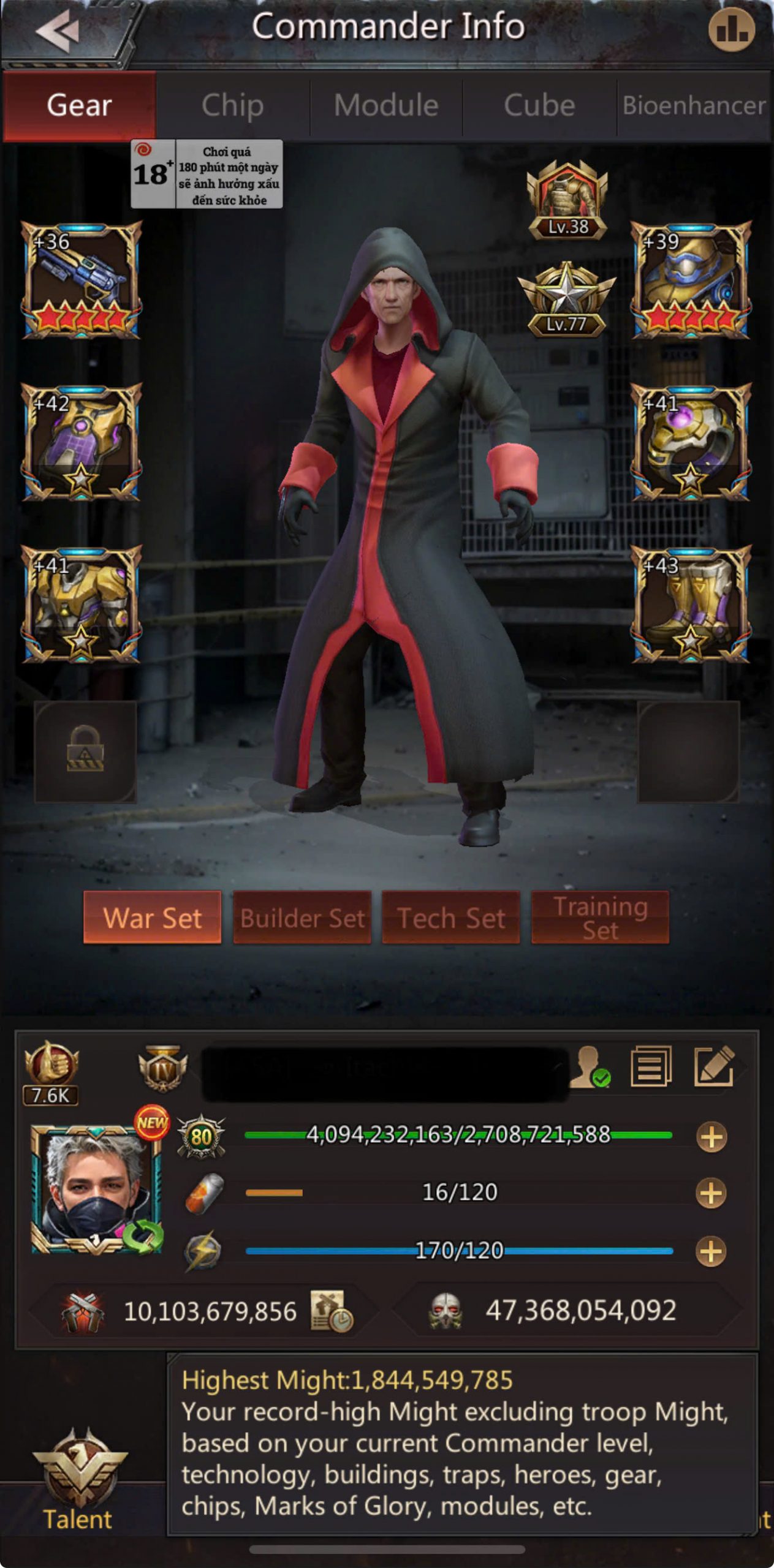This screenshot has width=774, height=1568.
Task: Inspect the +41 ring gear slot
Action: tap(691, 442)
